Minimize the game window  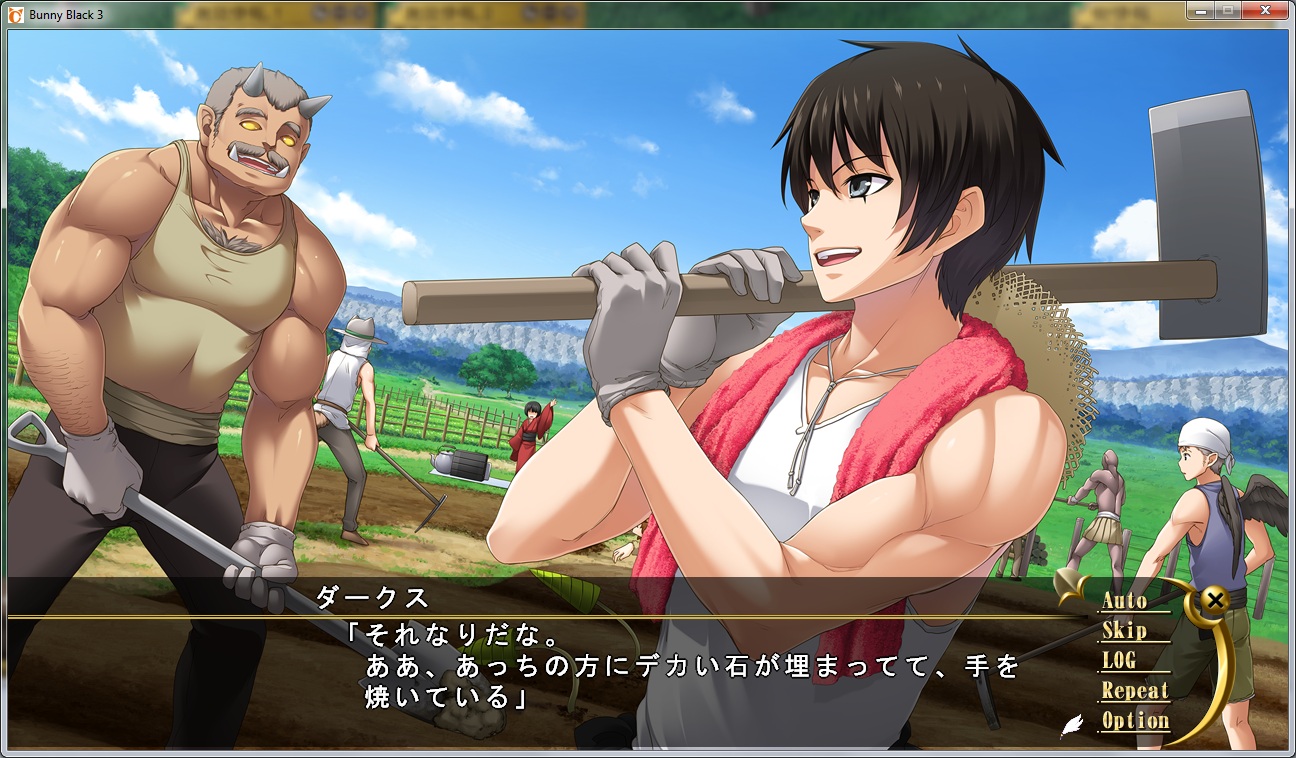1202,10
